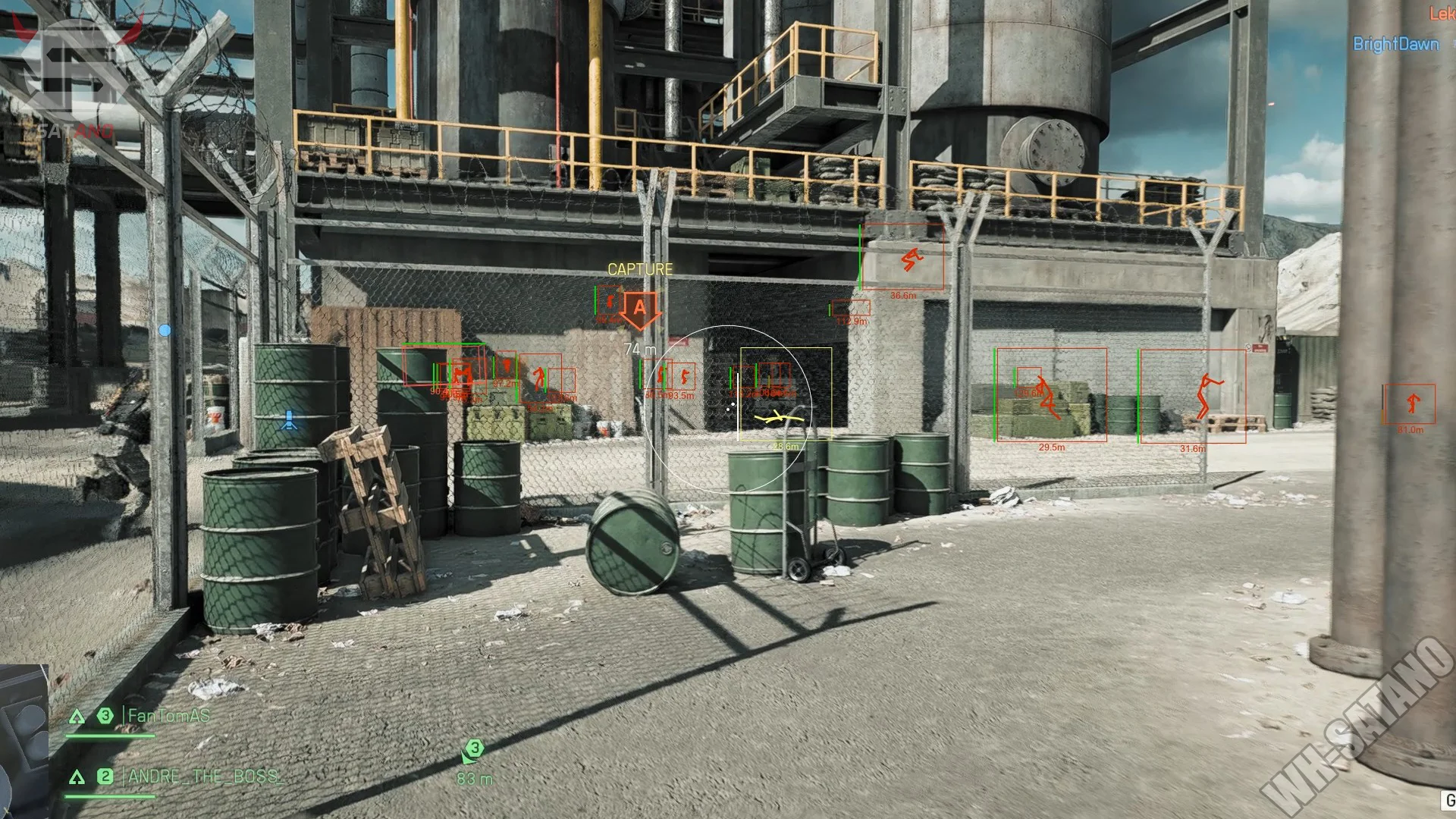Select squad member ANDRE_THE_BOSS_ row

pyautogui.click(x=205, y=777)
